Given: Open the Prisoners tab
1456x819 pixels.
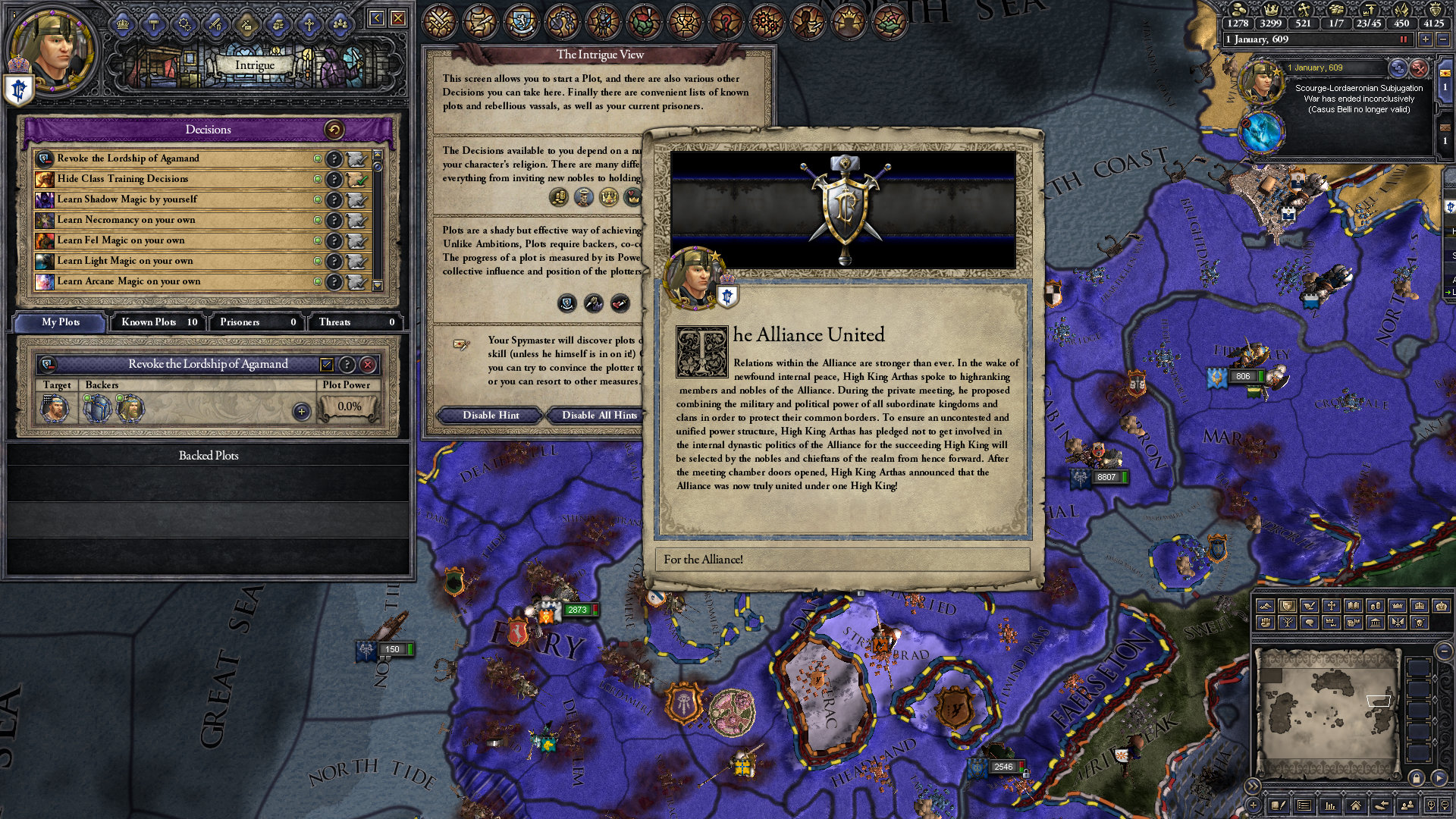Looking at the screenshot, I should 256,322.
